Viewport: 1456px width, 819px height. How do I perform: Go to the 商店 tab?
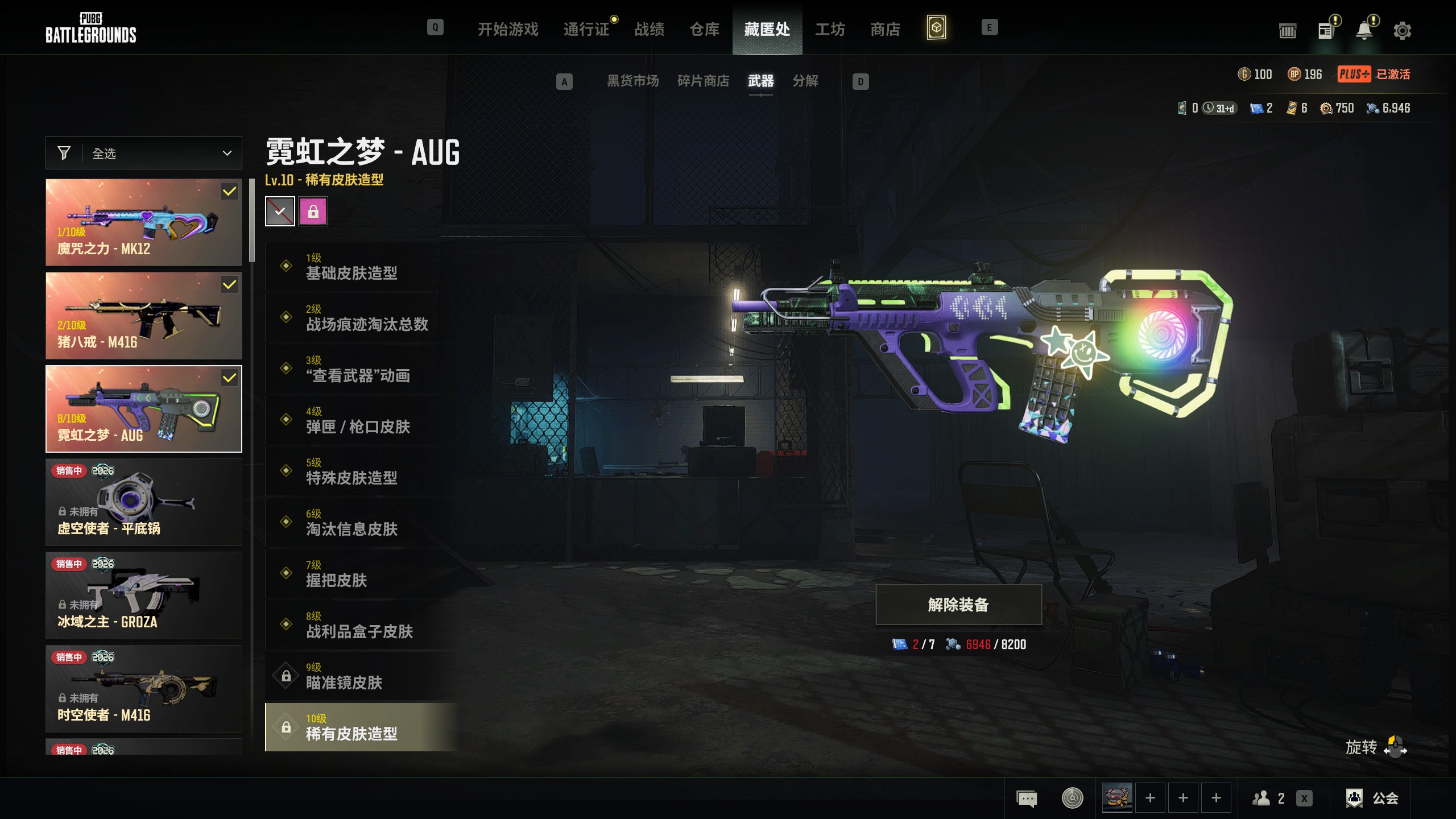click(x=885, y=29)
